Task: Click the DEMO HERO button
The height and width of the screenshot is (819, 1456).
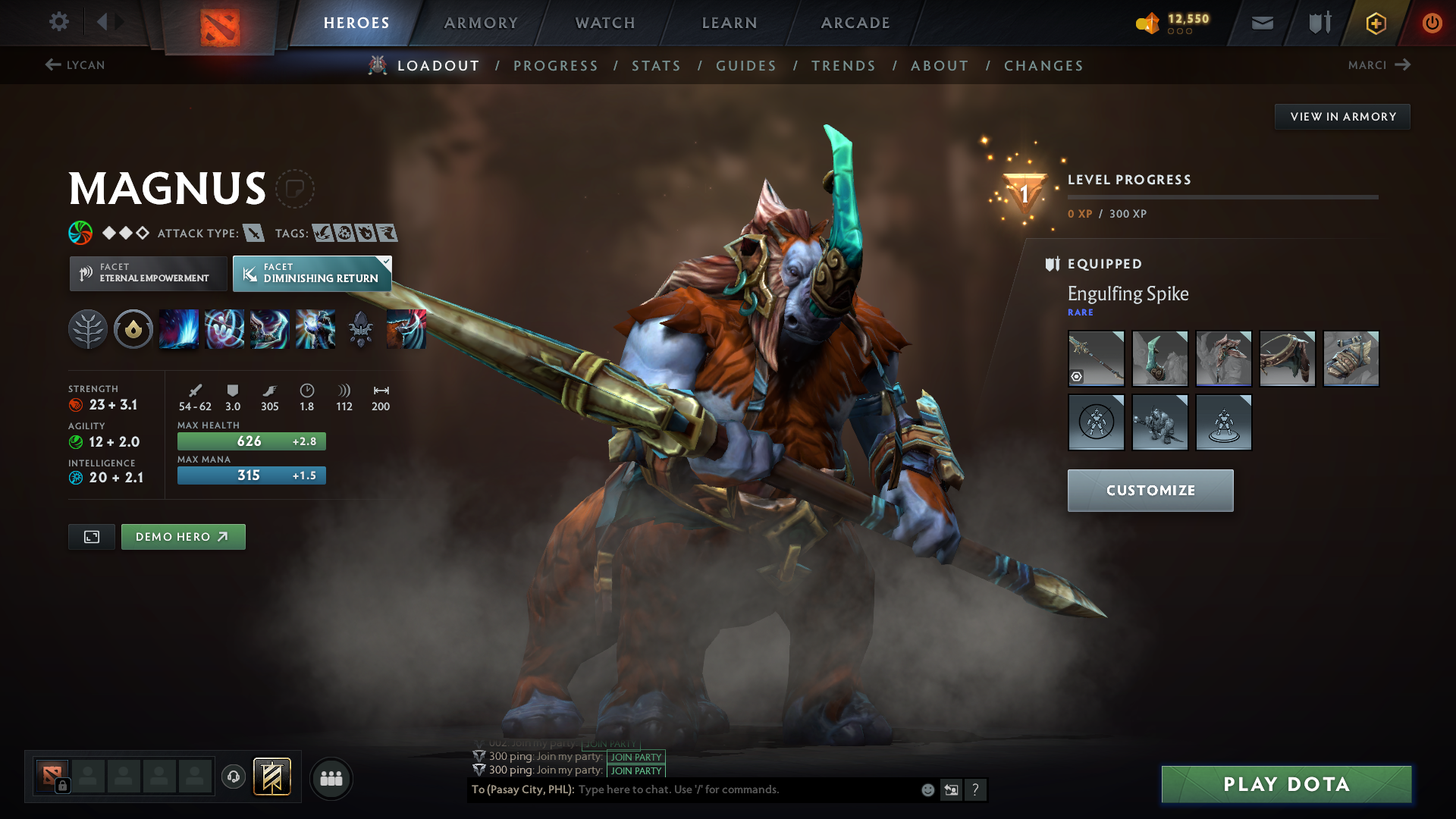Action: [183, 536]
